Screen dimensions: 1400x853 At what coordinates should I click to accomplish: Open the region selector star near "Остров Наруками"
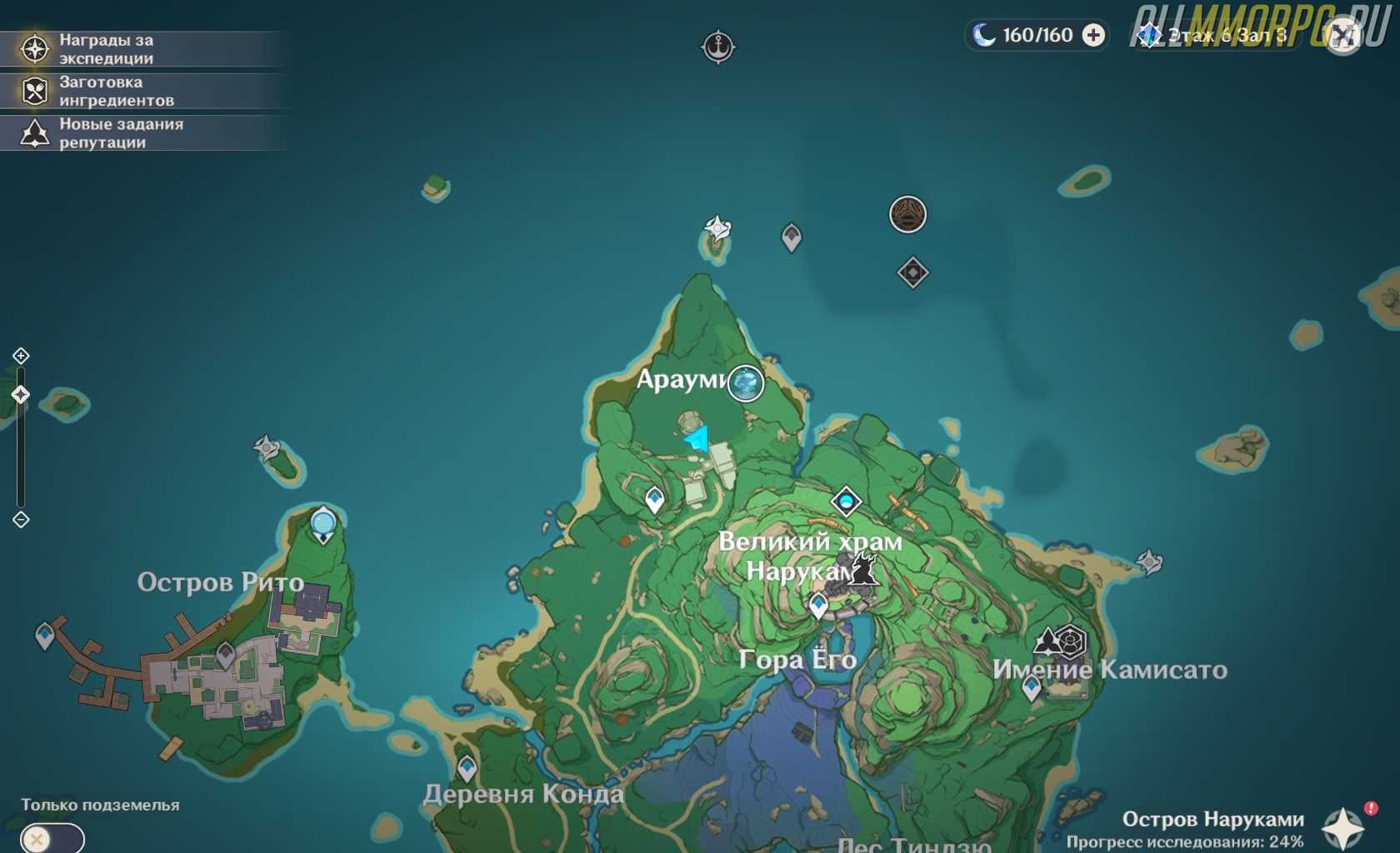pyautogui.click(x=1342, y=828)
